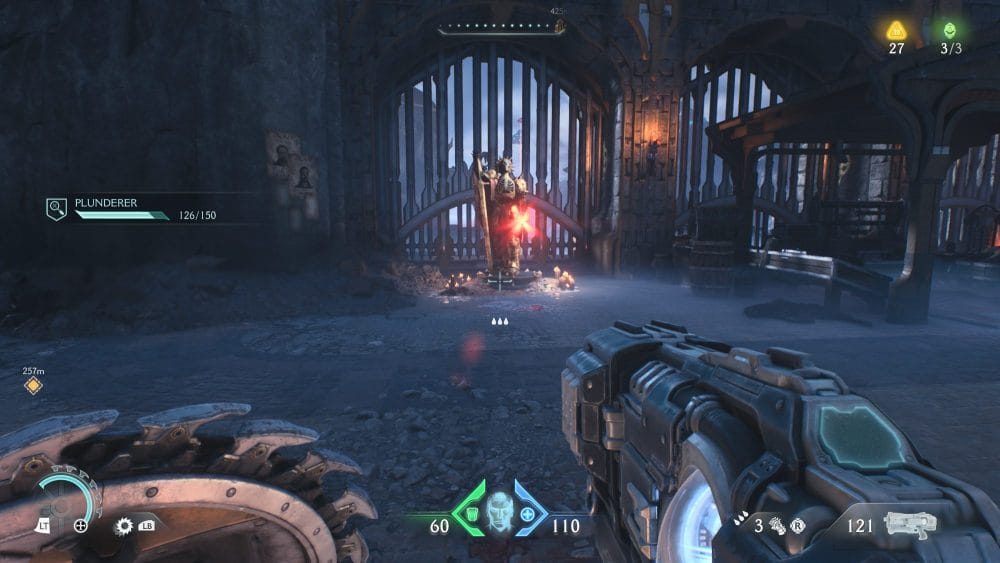Click the shield charge crosshair icon
This screenshot has height=563, width=1000.
click(x=81, y=525)
